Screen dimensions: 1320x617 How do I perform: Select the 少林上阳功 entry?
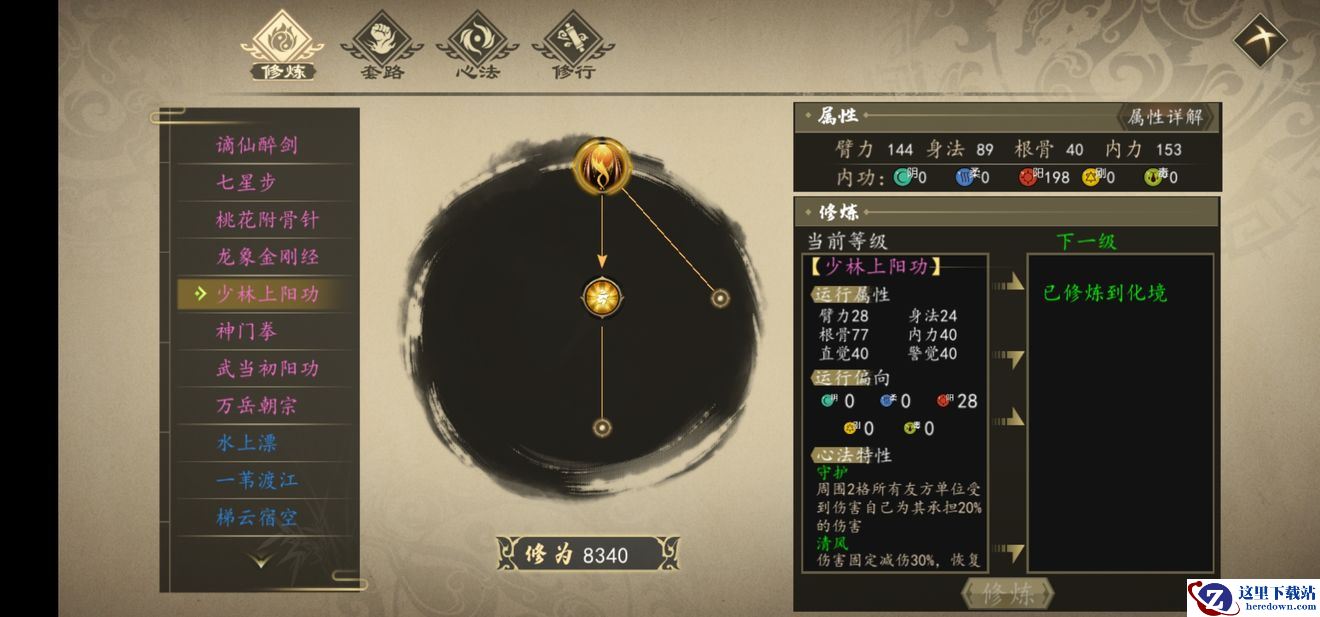[267, 293]
